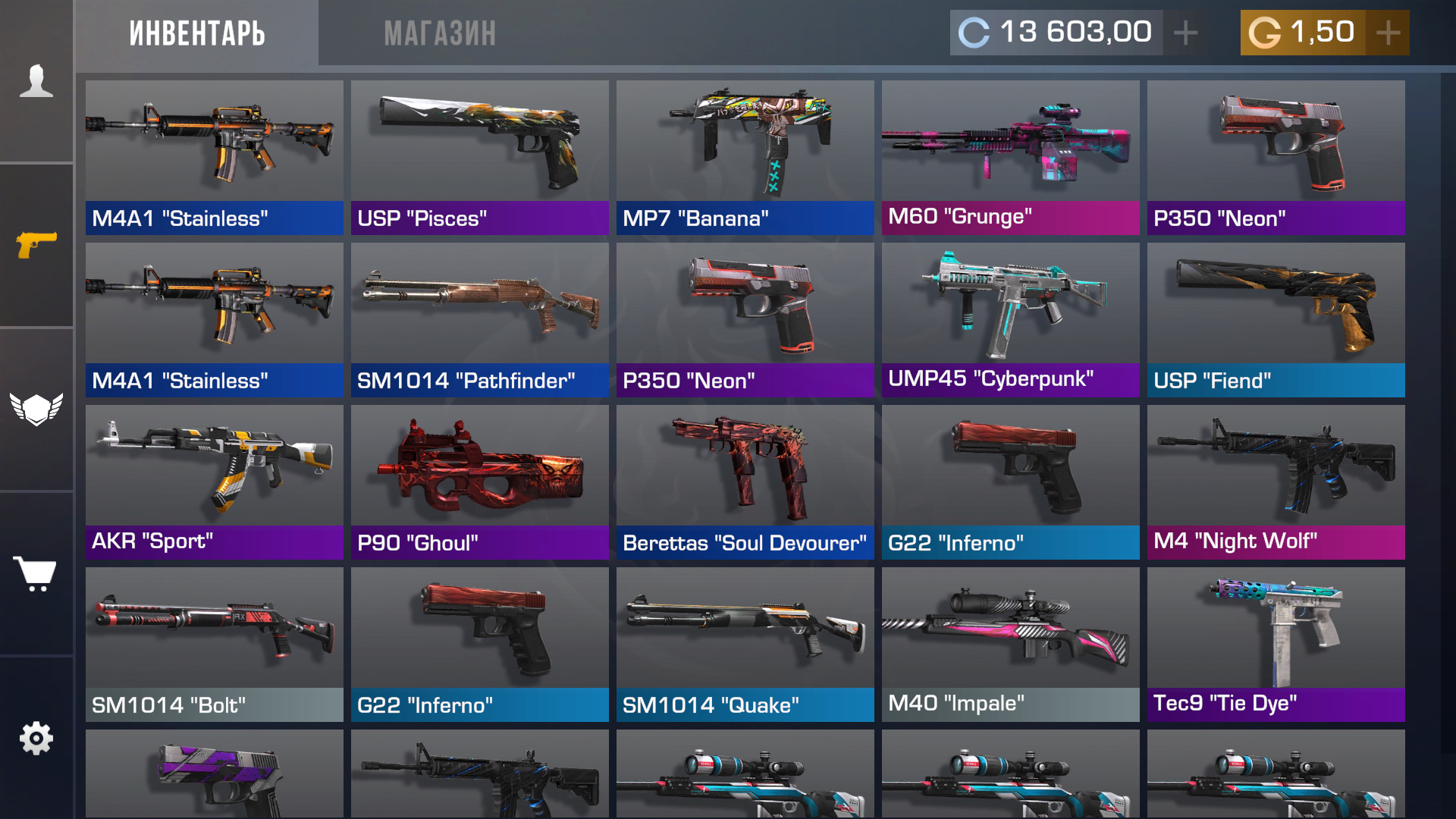1456x819 pixels.
Task: Select the M4A1 Stainless skin
Action: coord(214,144)
